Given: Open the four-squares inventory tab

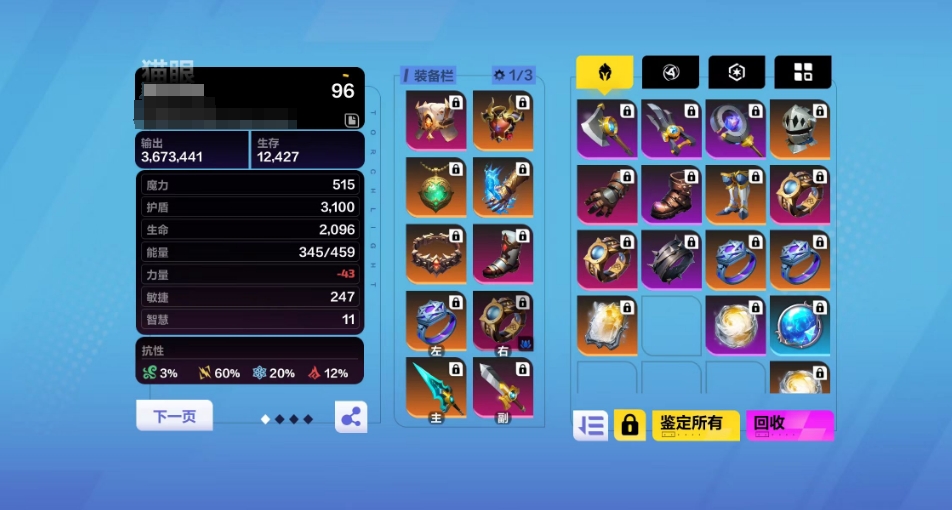Looking at the screenshot, I should 802,72.
